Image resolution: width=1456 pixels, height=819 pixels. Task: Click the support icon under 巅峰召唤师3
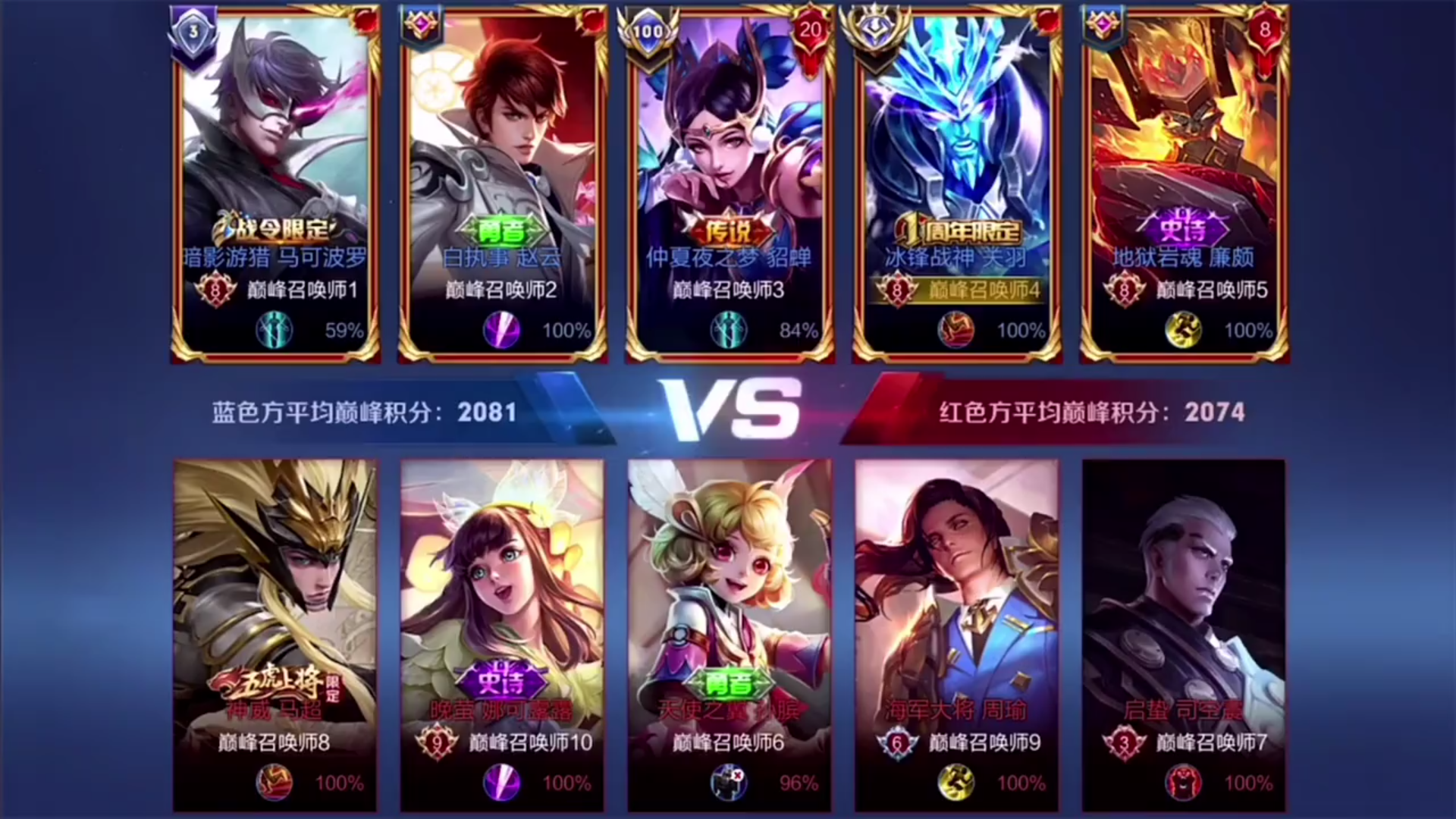click(729, 331)
